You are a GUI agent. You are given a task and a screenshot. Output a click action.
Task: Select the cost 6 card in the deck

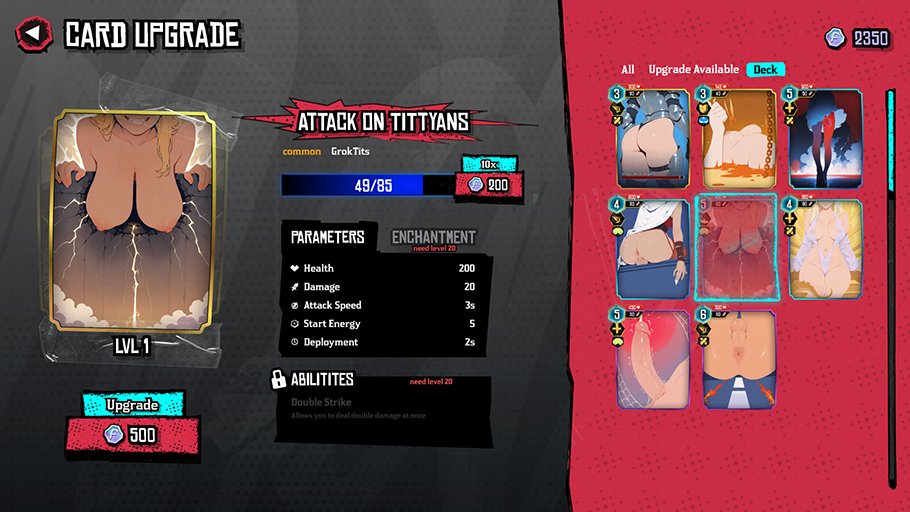coord(736,358)
